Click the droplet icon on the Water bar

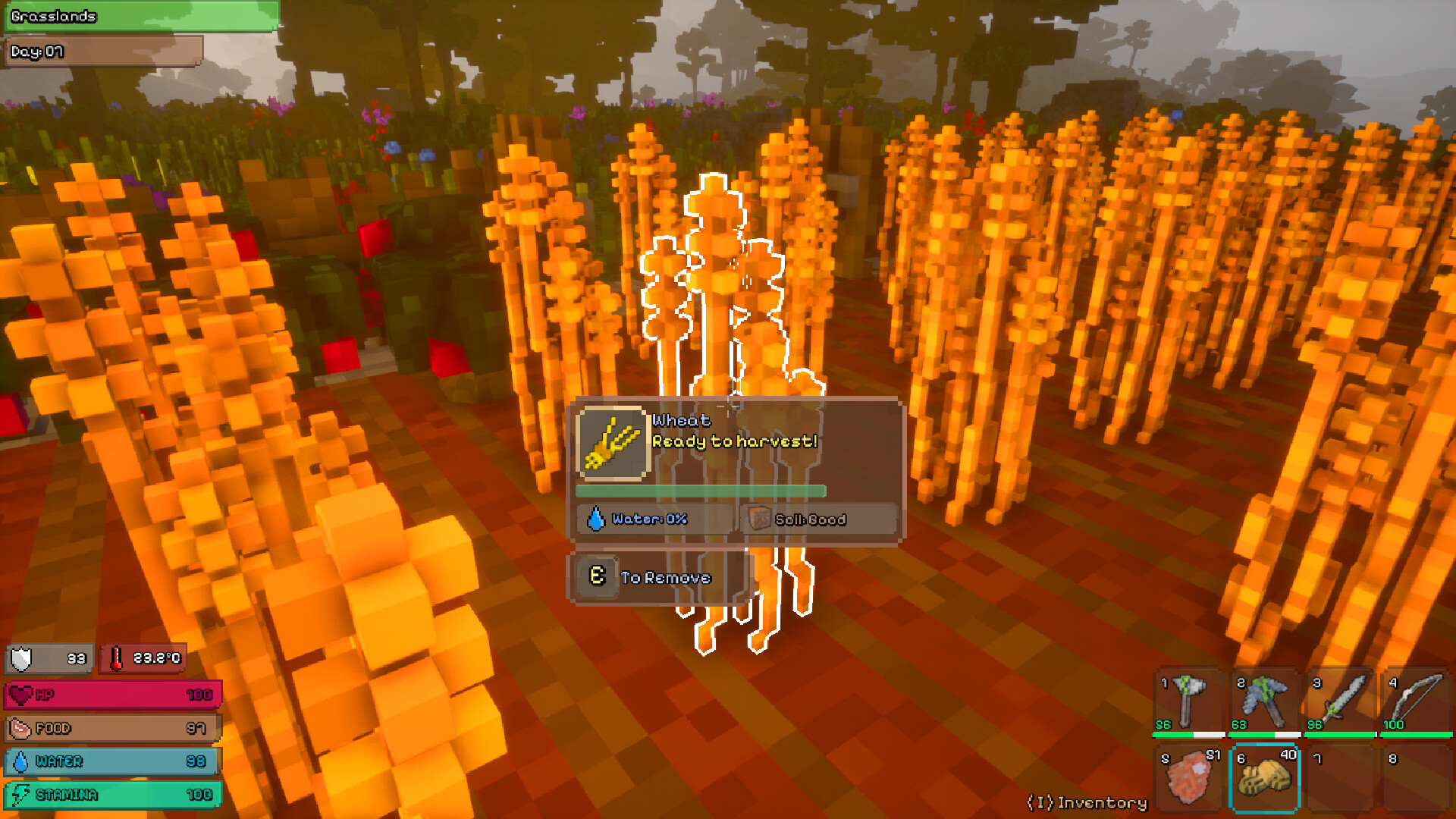[x=21, y=761]
